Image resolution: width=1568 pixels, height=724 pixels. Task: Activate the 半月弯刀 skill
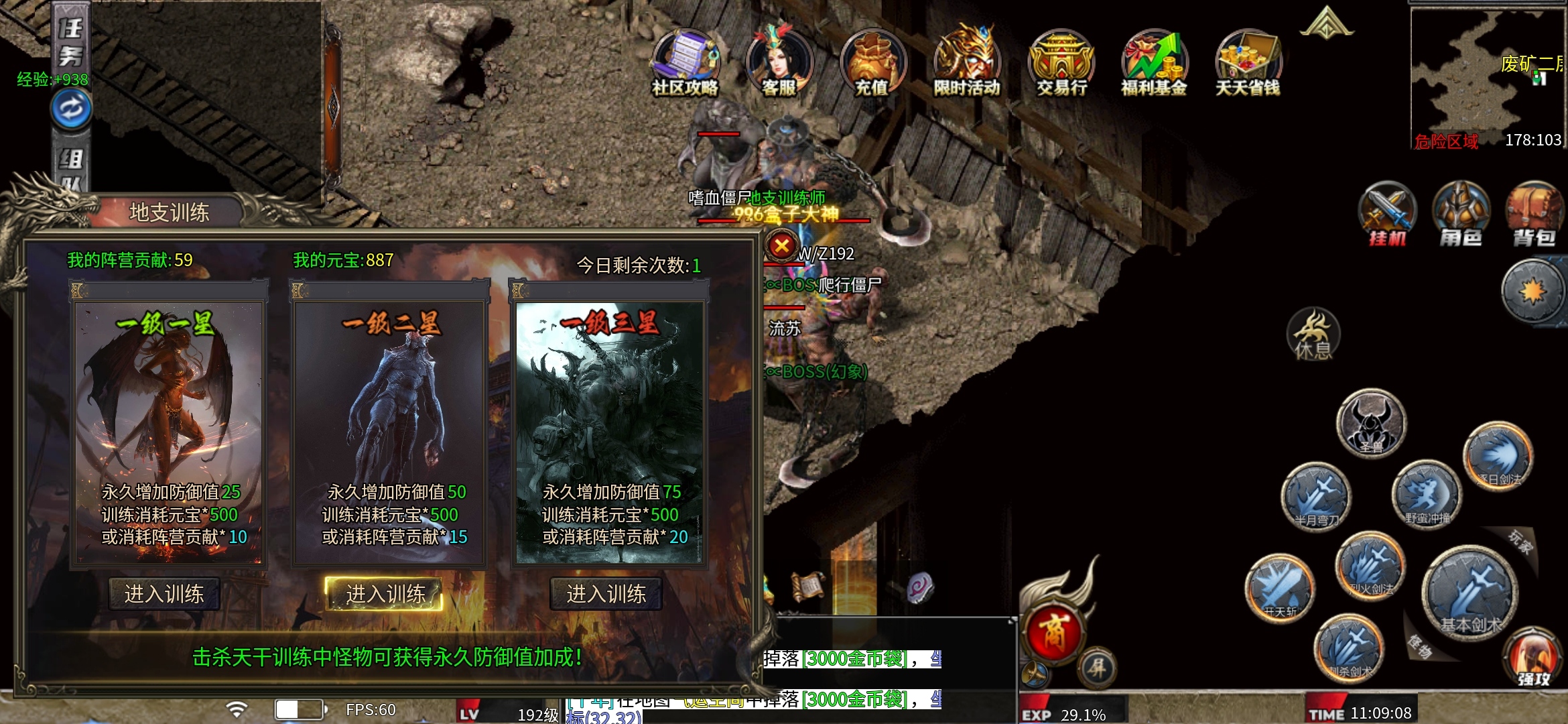click(x=1316, y=496)
